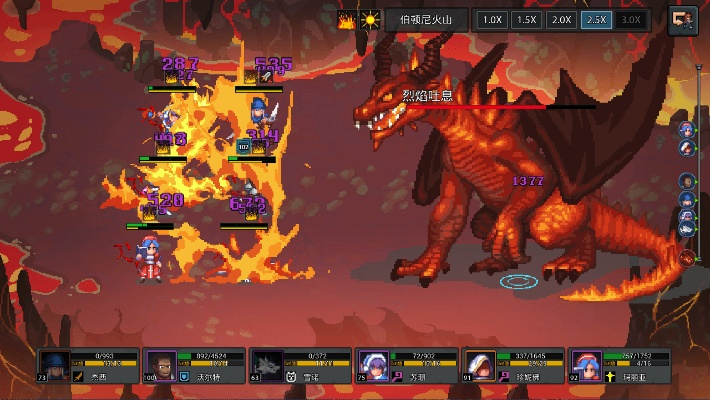Set battle speed to 1.0X
This screenshot has width=710, height=400.
coord(491,19)
